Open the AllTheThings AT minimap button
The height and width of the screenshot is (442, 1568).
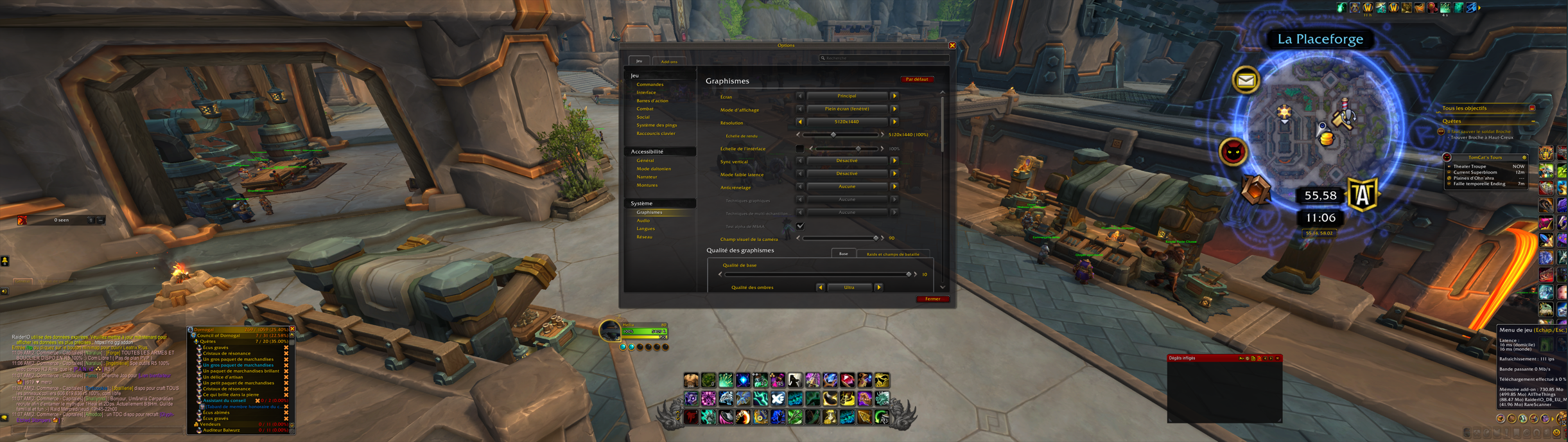[1363, 194]
